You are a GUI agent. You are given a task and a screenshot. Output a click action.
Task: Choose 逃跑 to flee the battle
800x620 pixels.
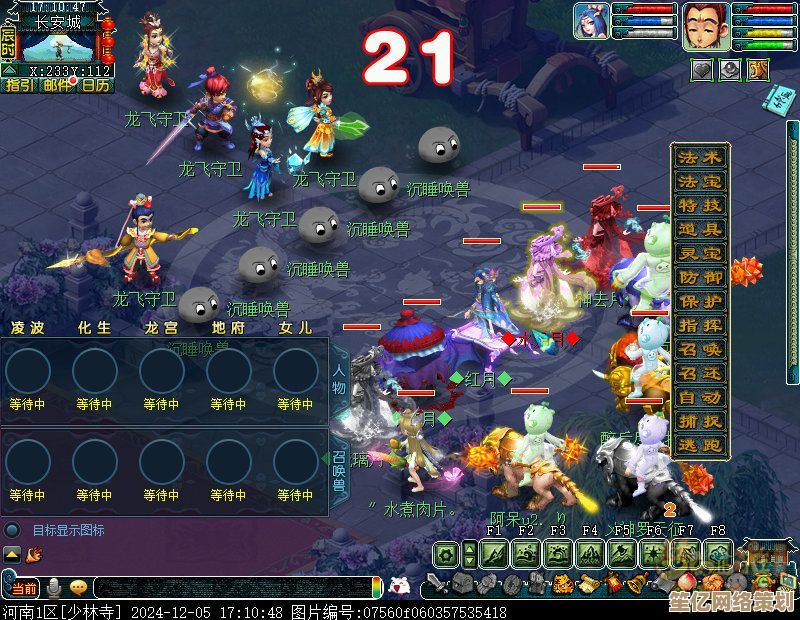pyautogui.click(x=699, y=445)
